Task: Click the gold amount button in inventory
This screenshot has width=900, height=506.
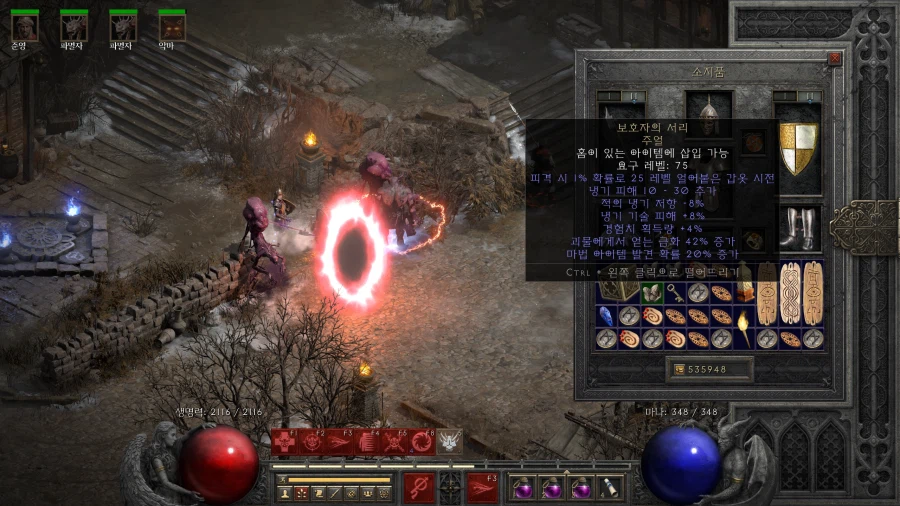Action: (x=710, y=369)
